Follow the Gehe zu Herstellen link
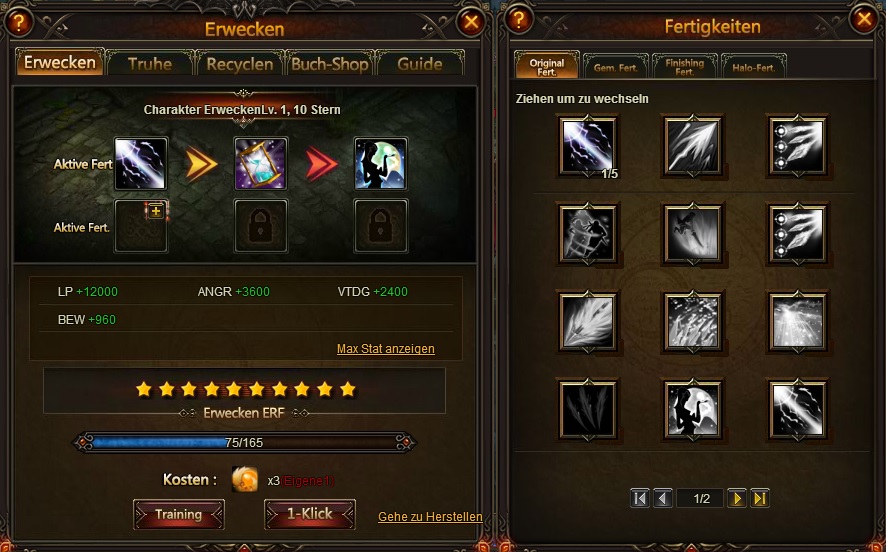Screen dimensions: 886x552 [x=430, y=517]
